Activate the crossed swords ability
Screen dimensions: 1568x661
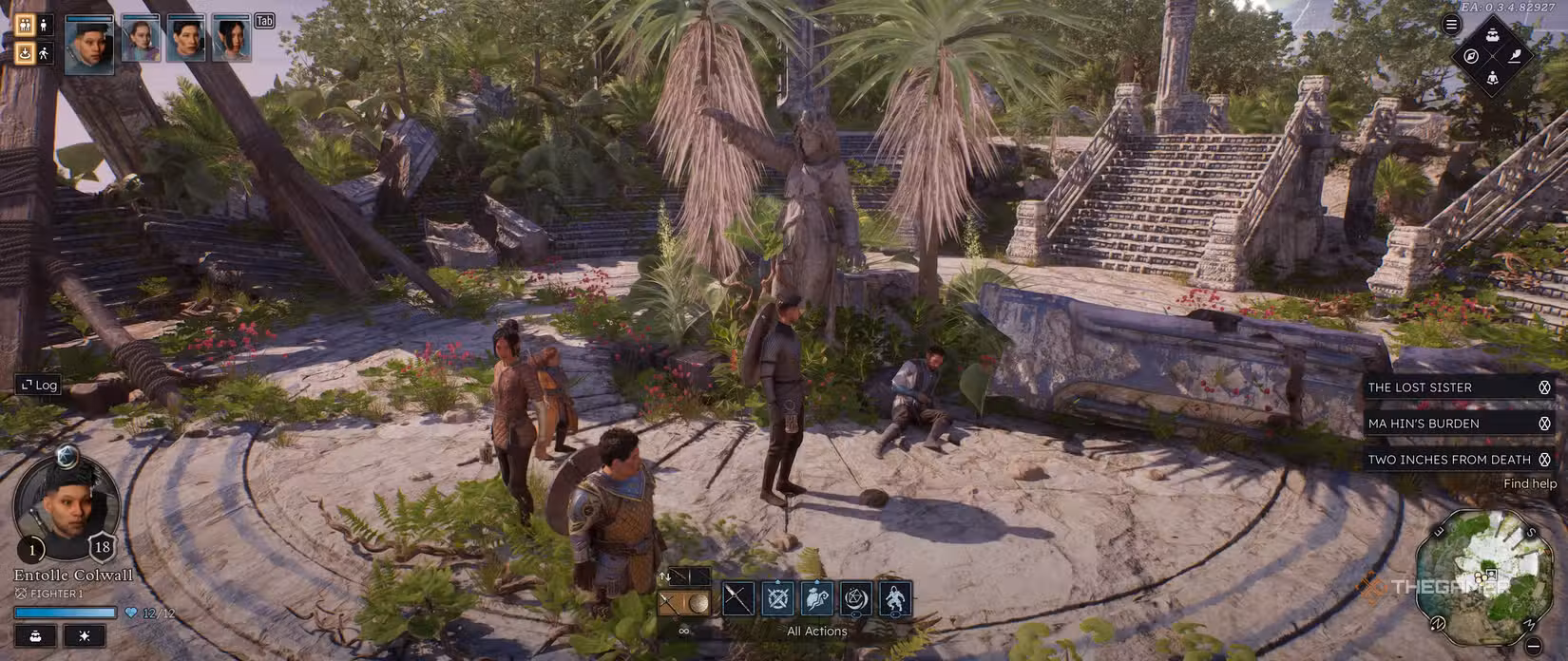(x=777, y=598)
